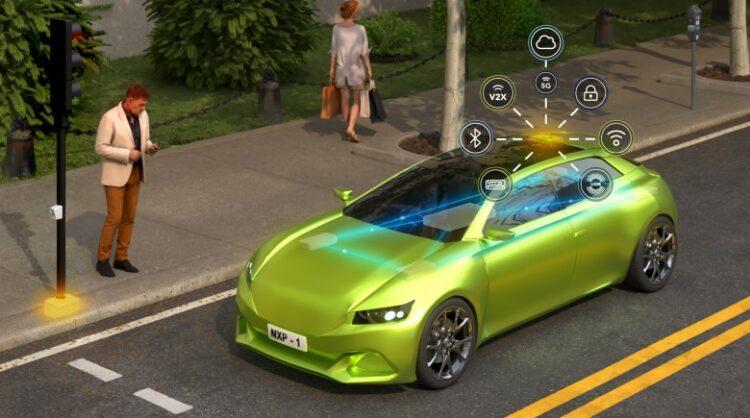Viewport: 750px width, 418px height.
Task: Select the concentric-circle icon over the car window
Action: point(596,183)
